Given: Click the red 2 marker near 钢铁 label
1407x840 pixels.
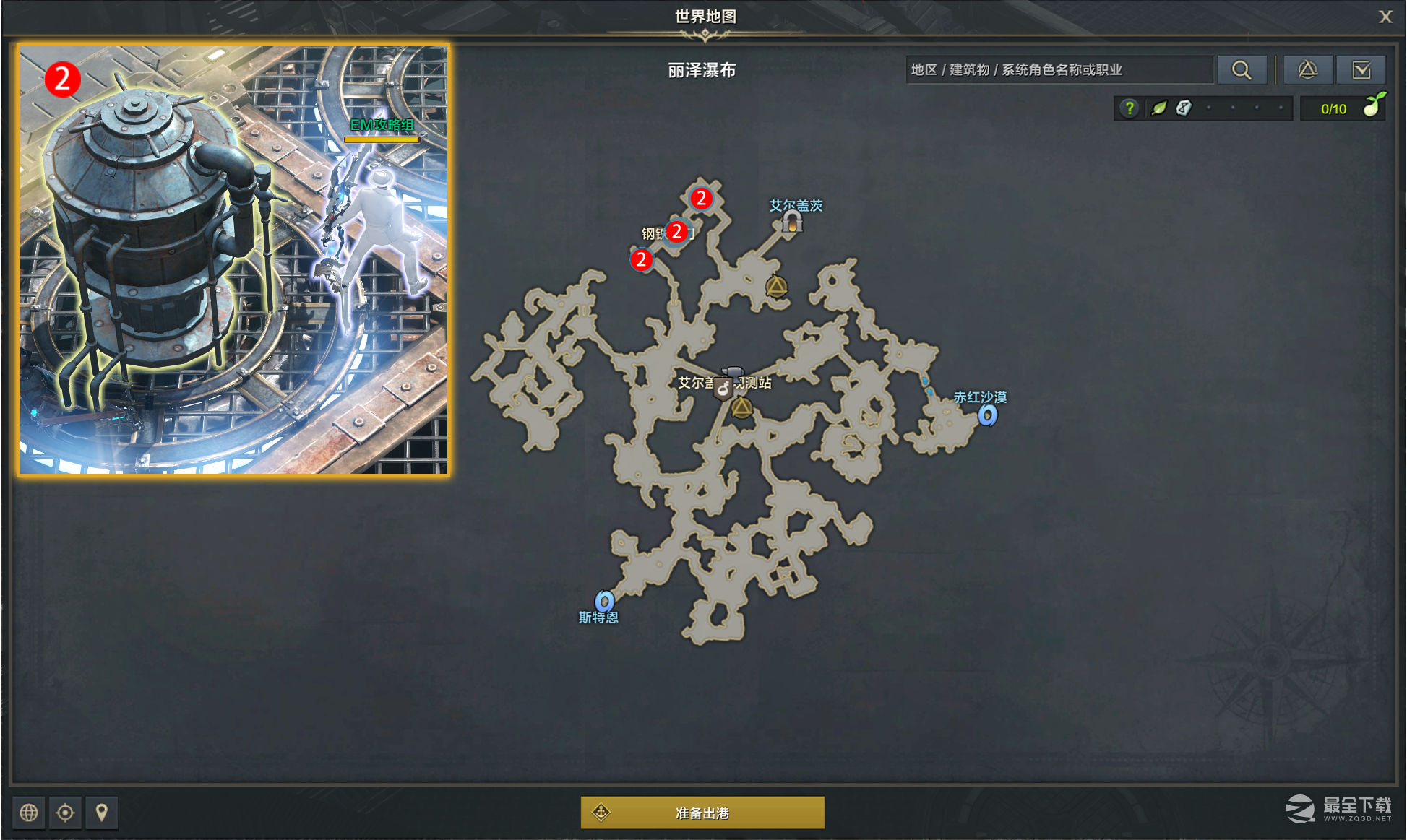Looking at the screenshot, I should [x=676, y=232].
